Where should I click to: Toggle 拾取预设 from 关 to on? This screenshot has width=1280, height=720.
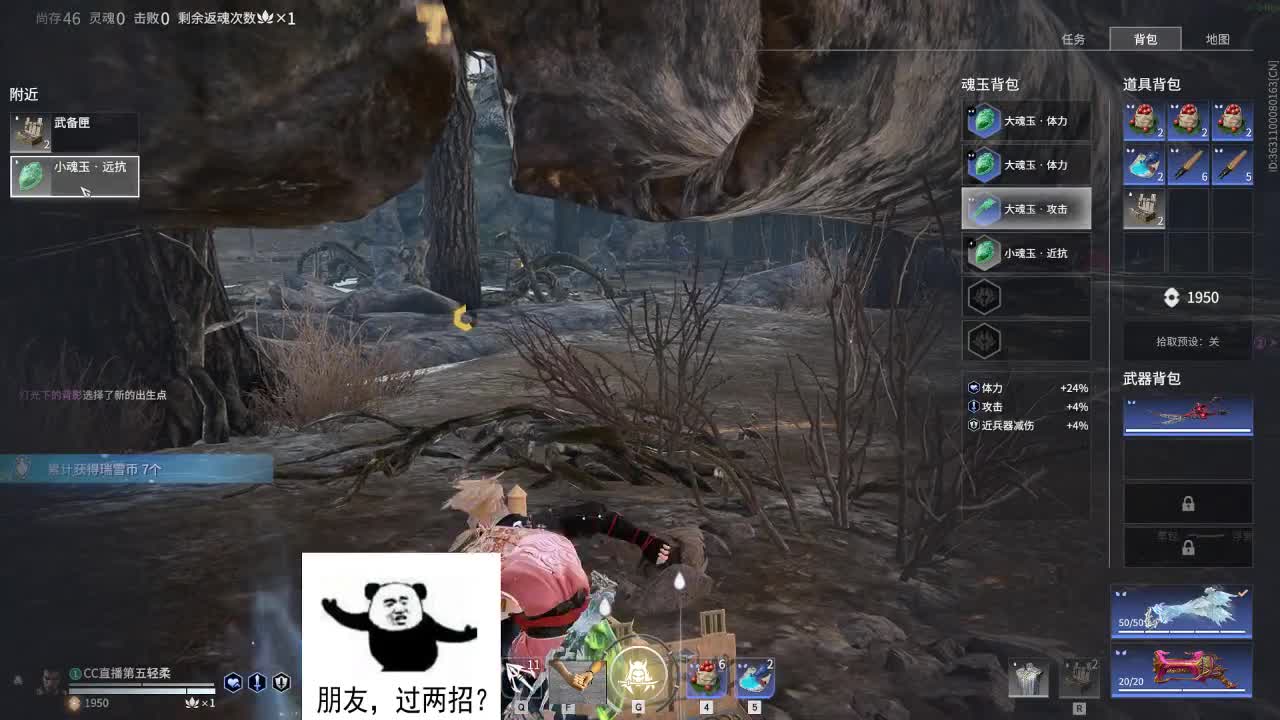tap(1188, 341)
